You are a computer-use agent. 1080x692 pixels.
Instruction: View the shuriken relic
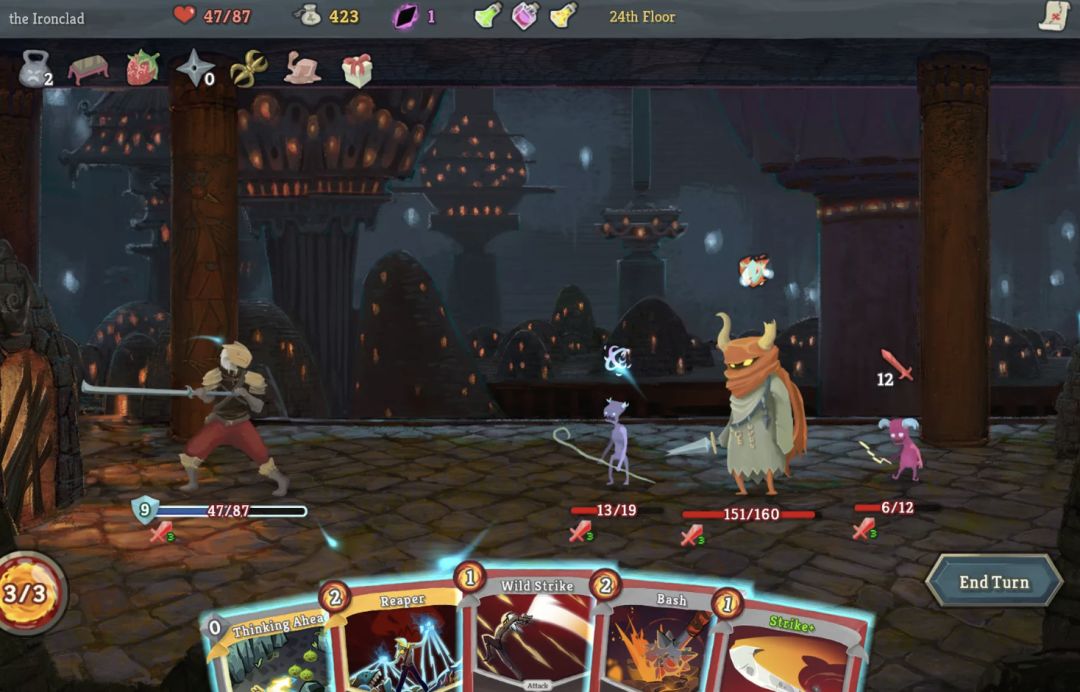(194, 68)
